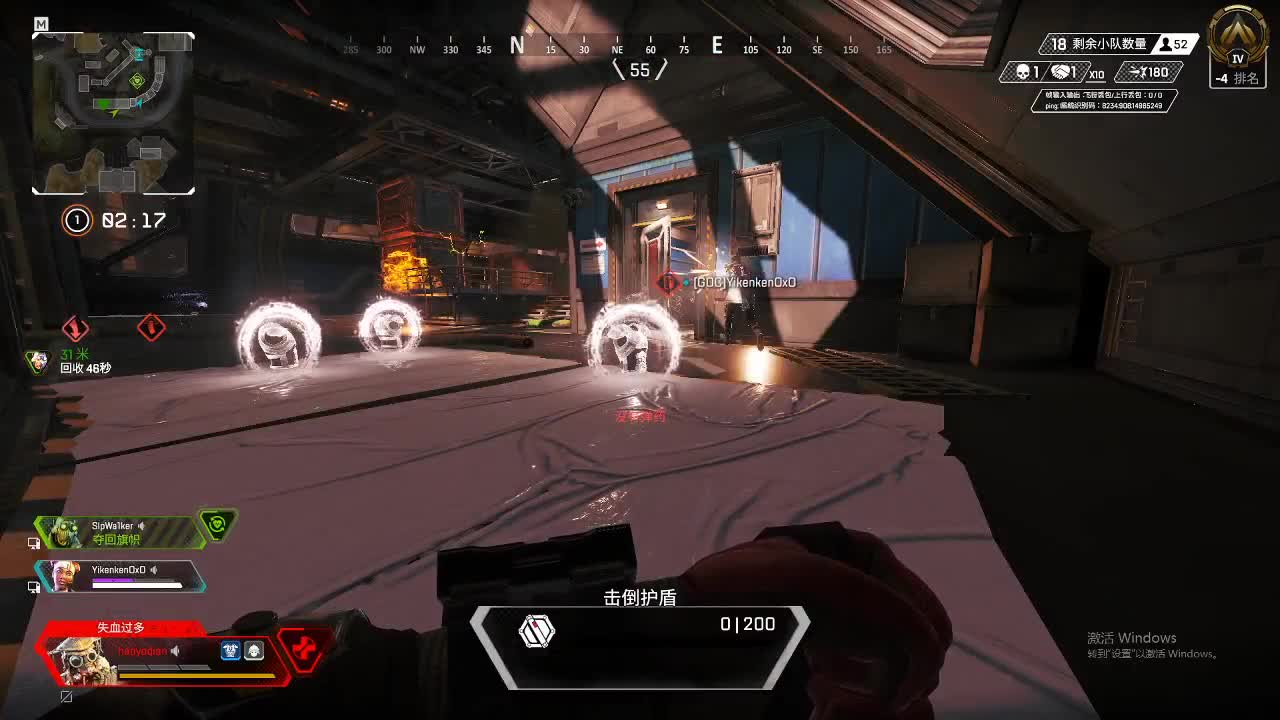
Task: Click the 激活 Windows watermark link
Action: (1133, 637)
